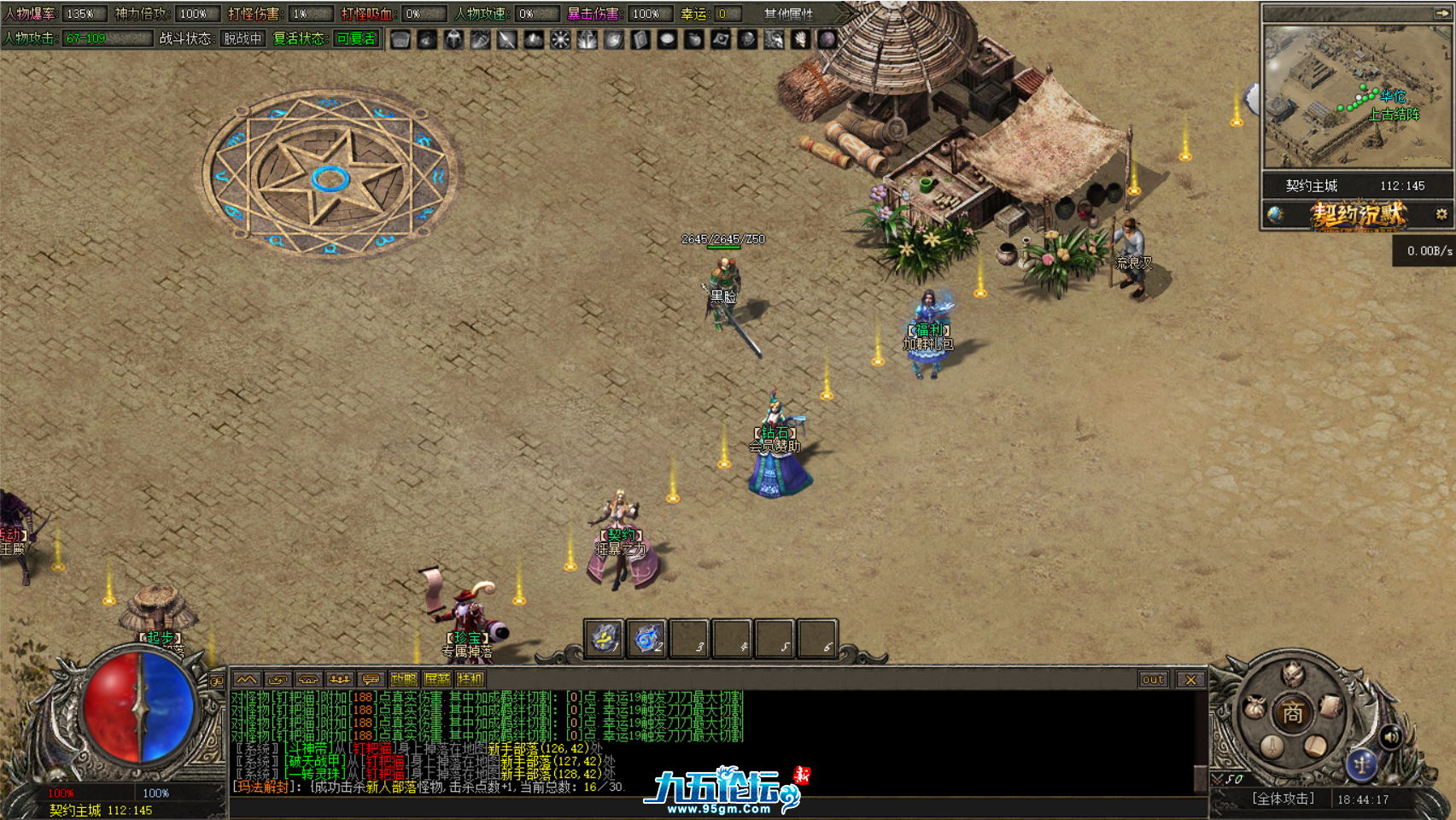
Task: Open the money bag inventory icon
Action: [x=1254, y=706]
